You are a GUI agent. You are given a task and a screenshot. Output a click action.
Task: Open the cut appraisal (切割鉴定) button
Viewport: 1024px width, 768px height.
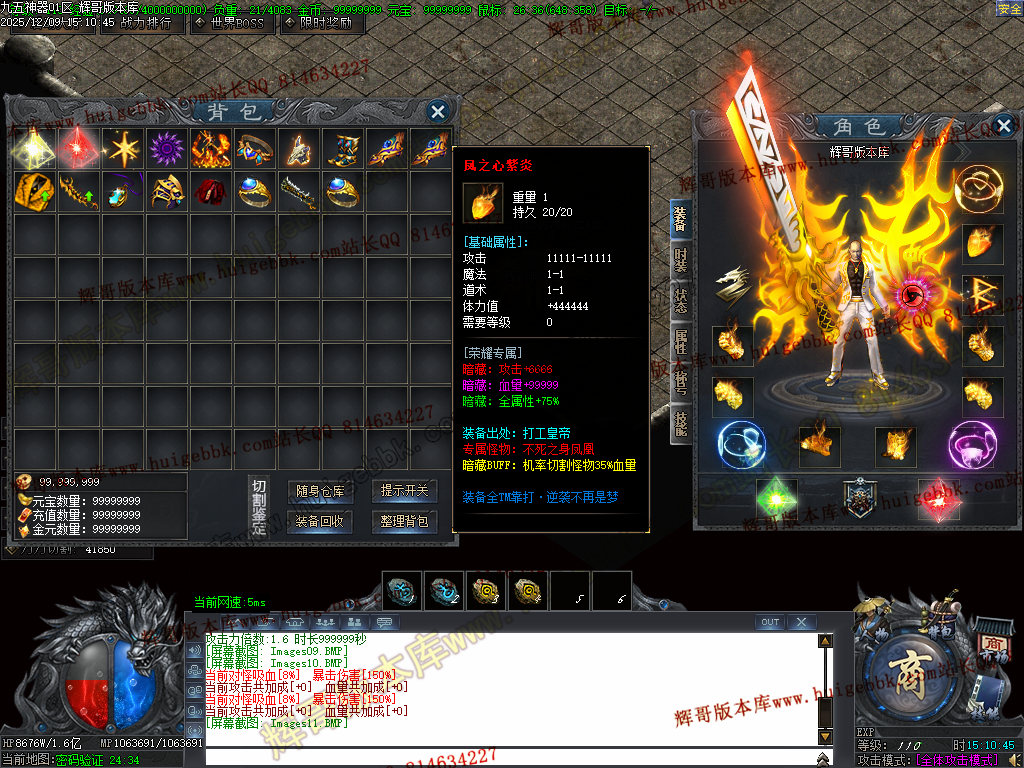pos(259,507)
